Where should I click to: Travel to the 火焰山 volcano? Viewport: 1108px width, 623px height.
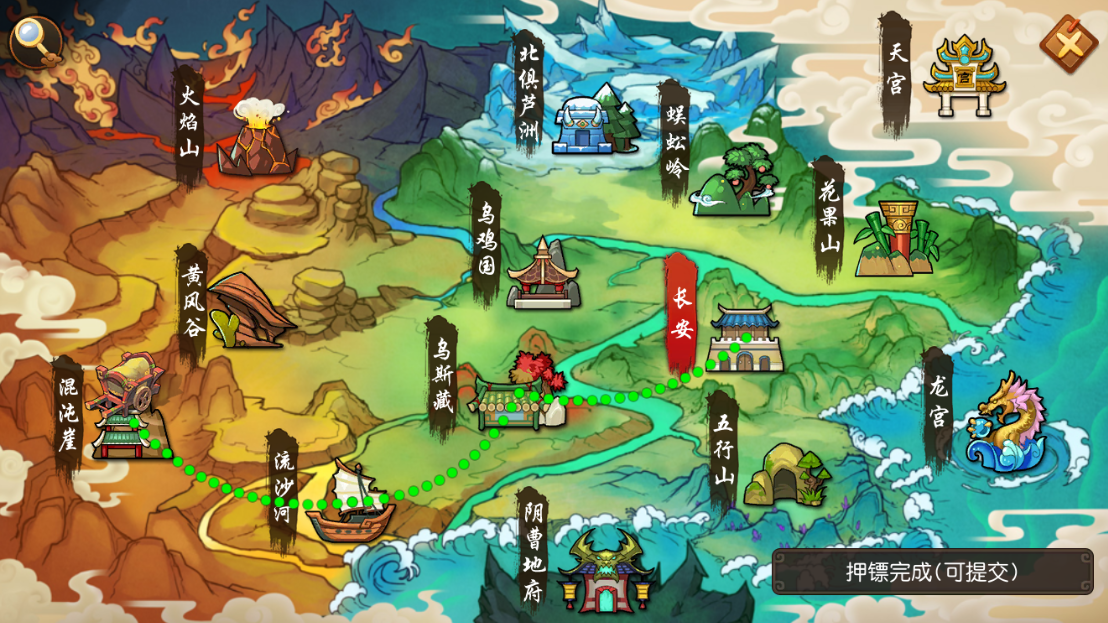click(x=259, y=139)
